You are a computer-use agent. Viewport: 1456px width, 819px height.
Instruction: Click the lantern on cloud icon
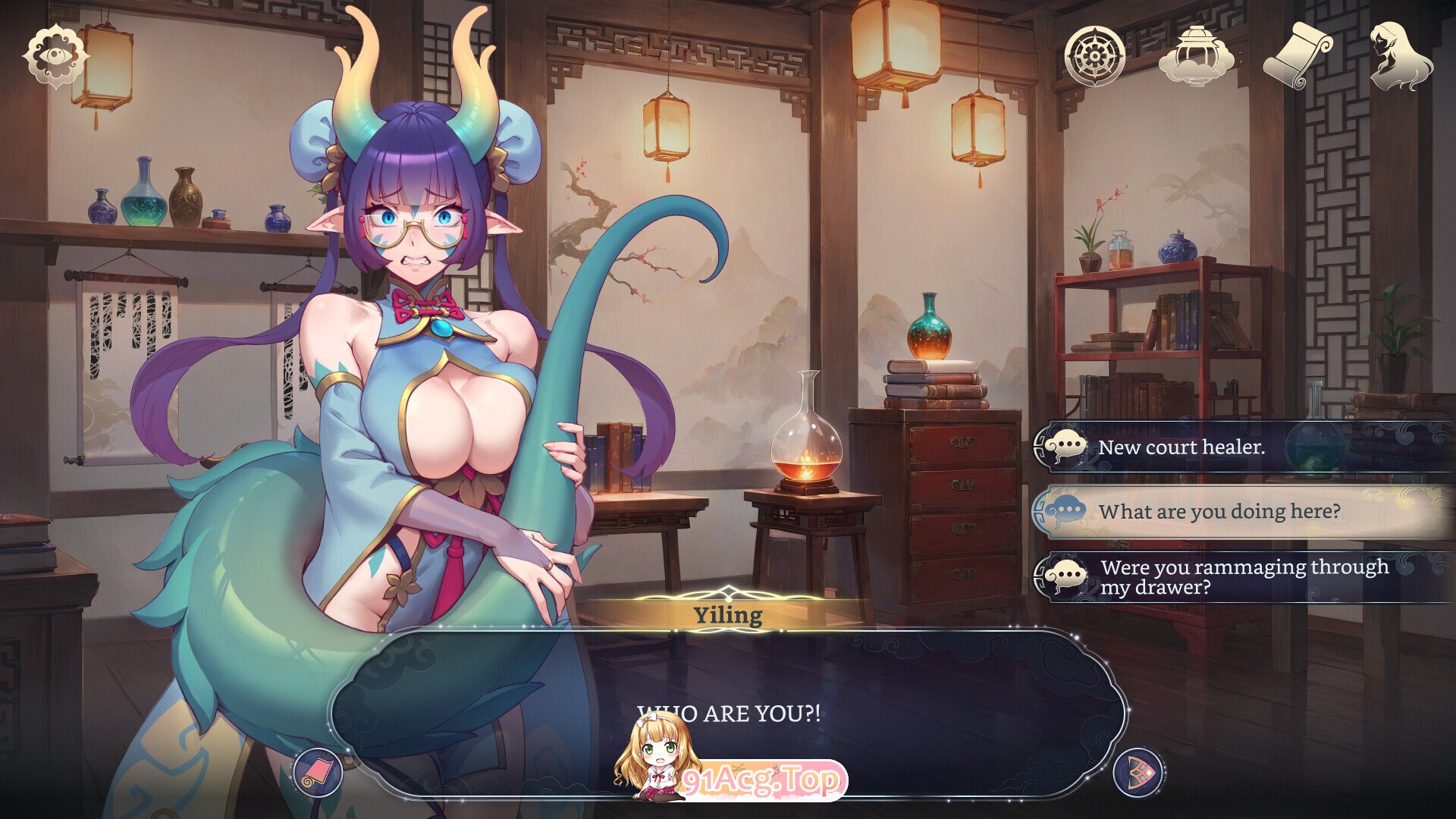(1196, 56)
